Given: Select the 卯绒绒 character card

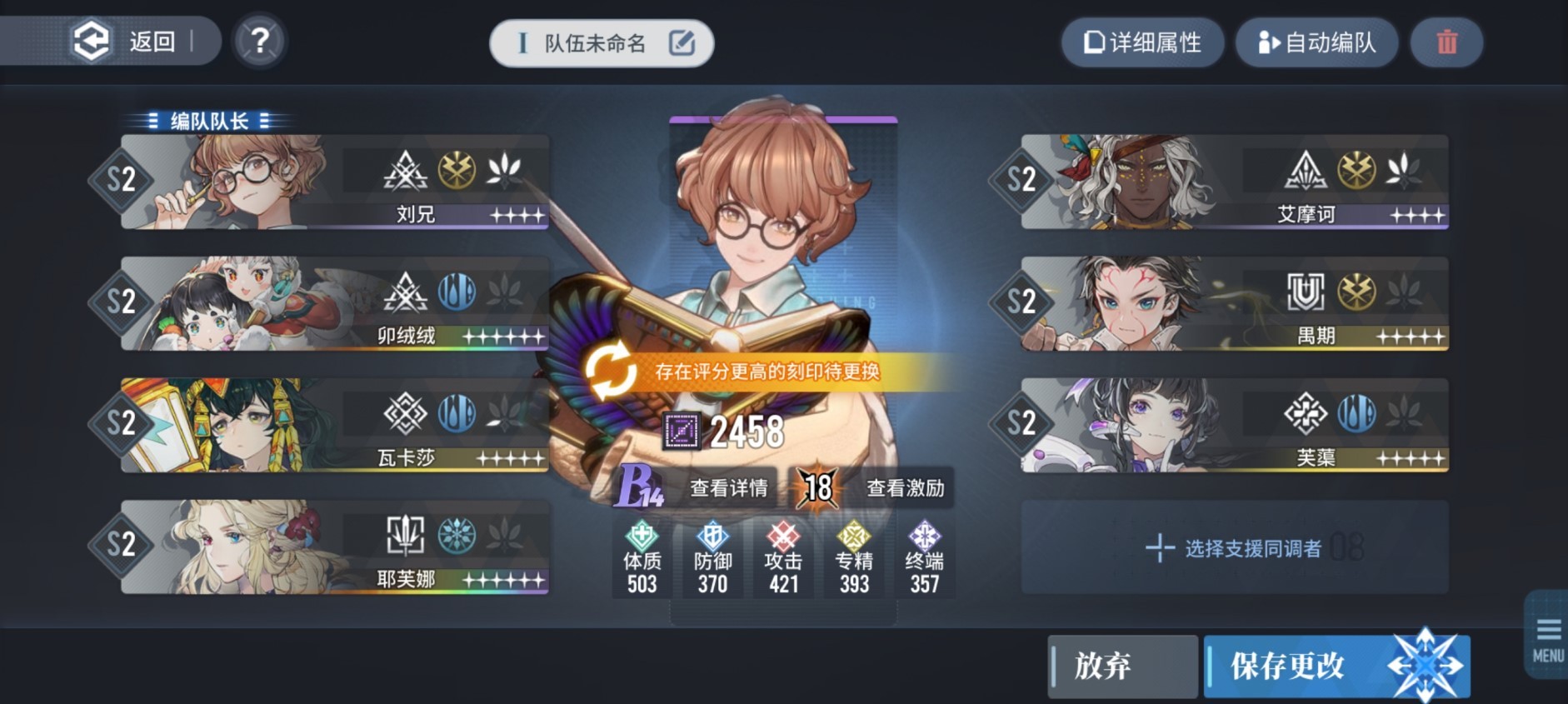Looking at the screenshot, I should point(333,303).
